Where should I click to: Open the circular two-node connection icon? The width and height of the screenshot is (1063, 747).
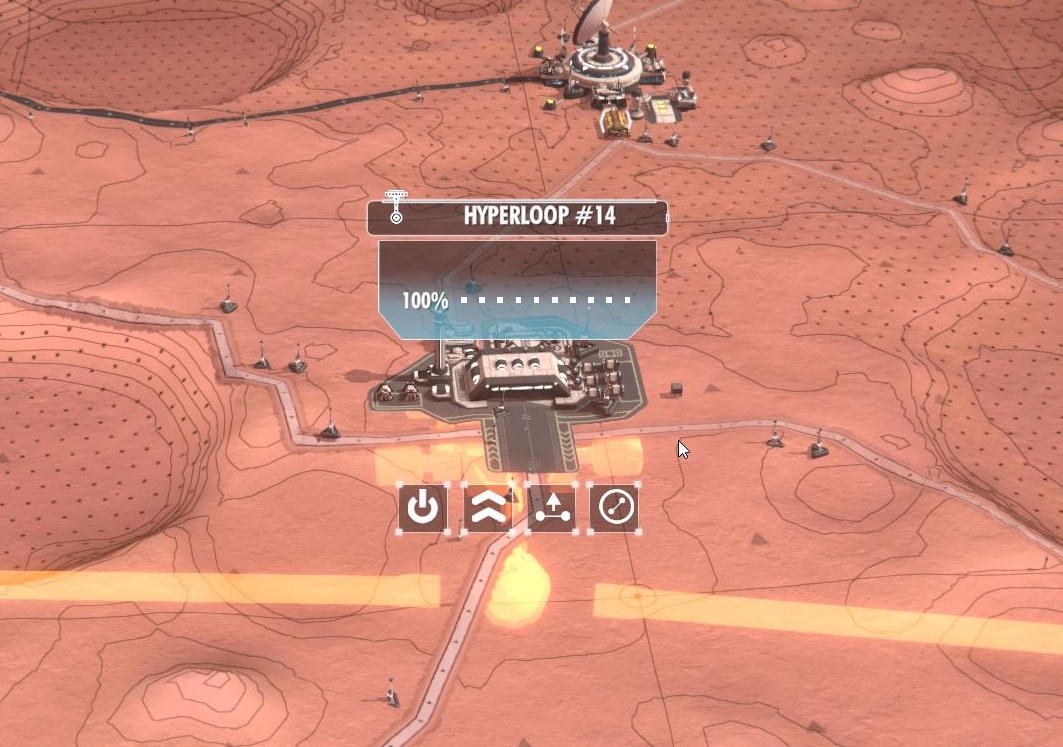point(613,508)
